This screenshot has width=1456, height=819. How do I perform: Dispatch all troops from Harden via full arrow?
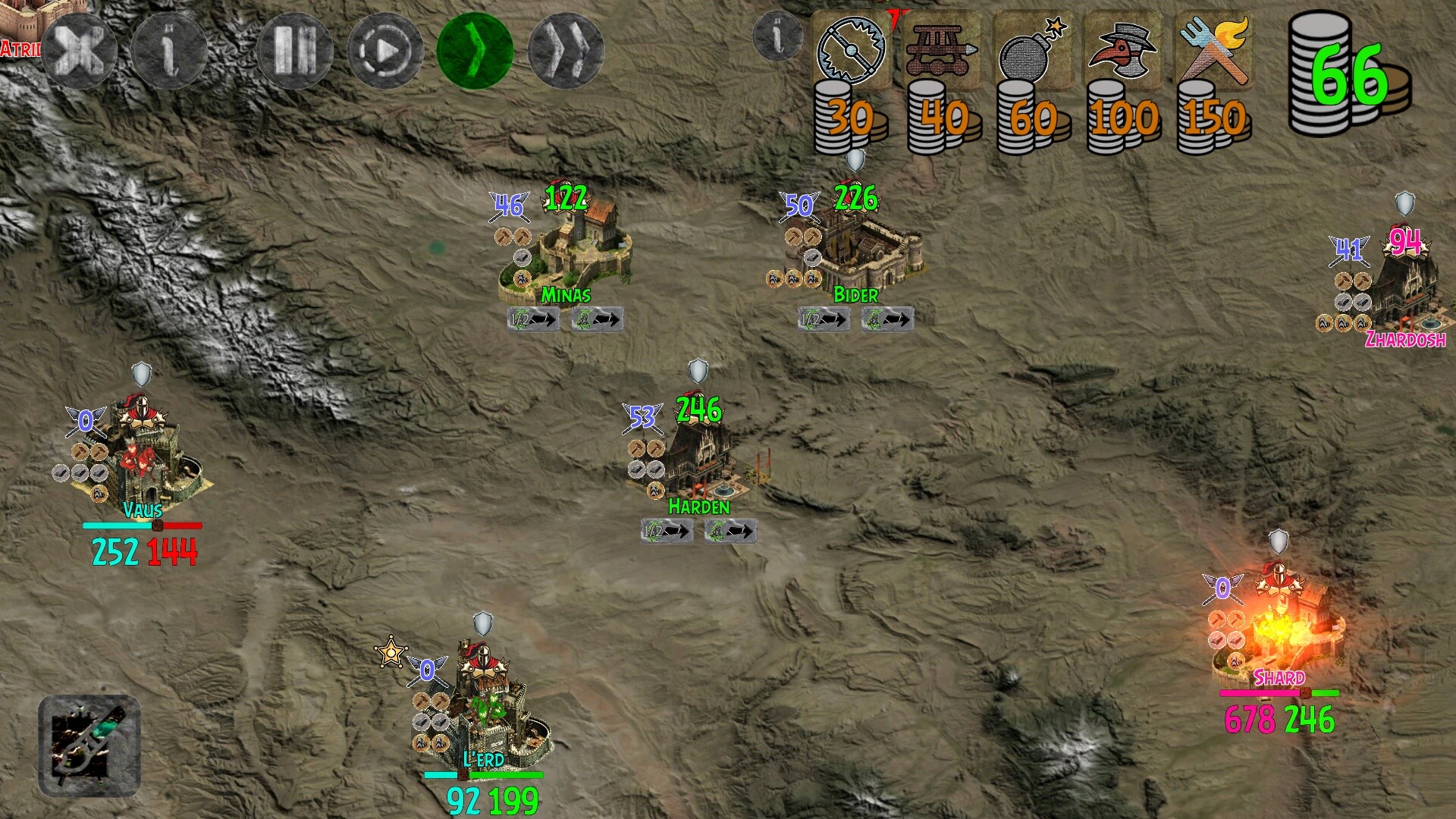729,532
